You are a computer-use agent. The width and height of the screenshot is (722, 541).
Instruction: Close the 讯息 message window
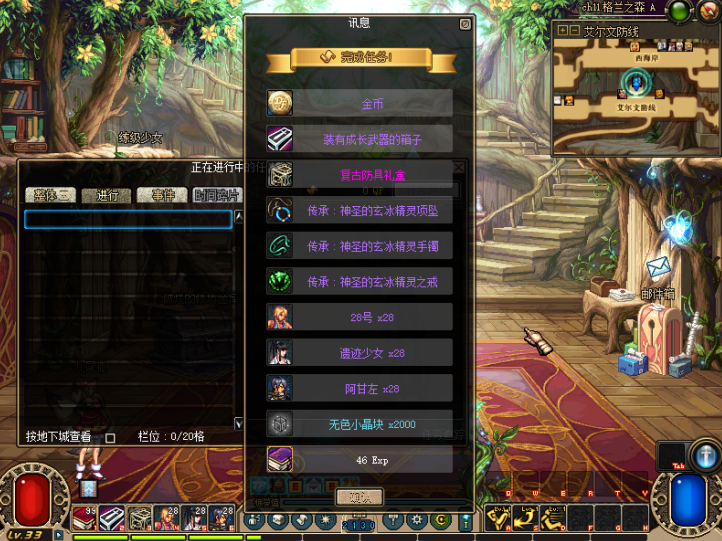(465, 24)
